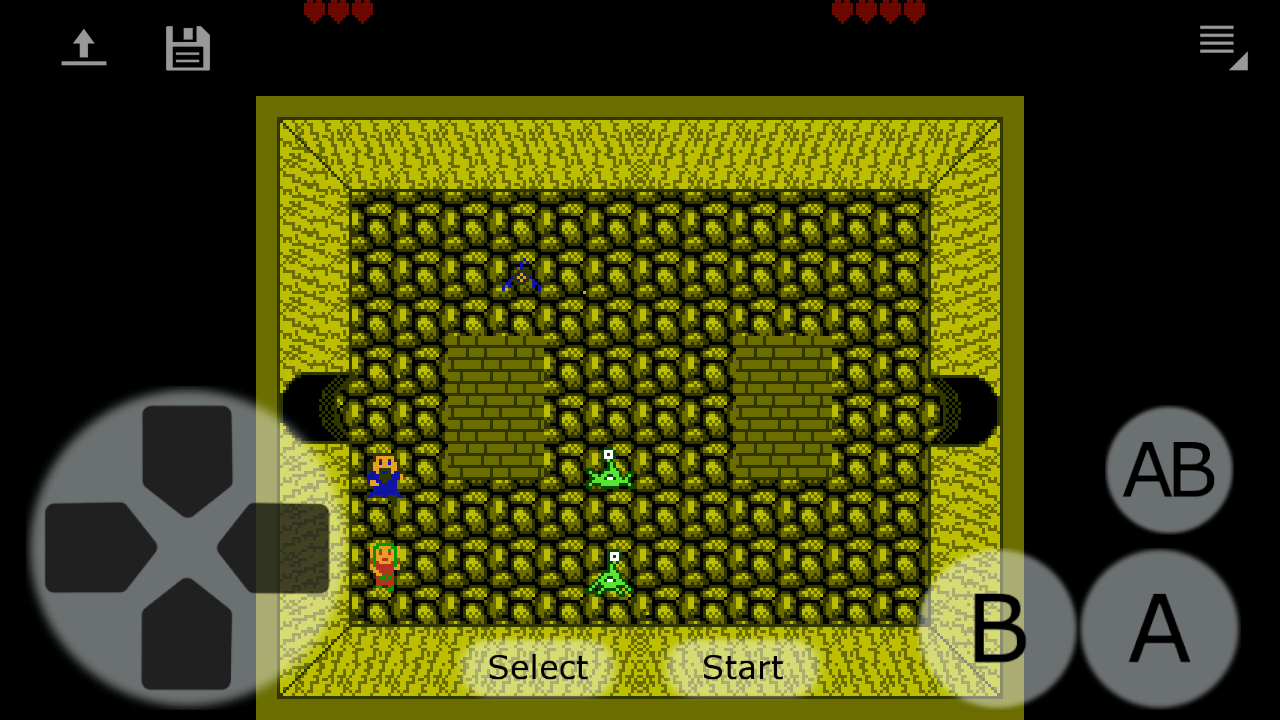The width and height of the screenshot is (1280, 720).
Task: Load a saved state with the upload icon
Action: pos(84,47)
